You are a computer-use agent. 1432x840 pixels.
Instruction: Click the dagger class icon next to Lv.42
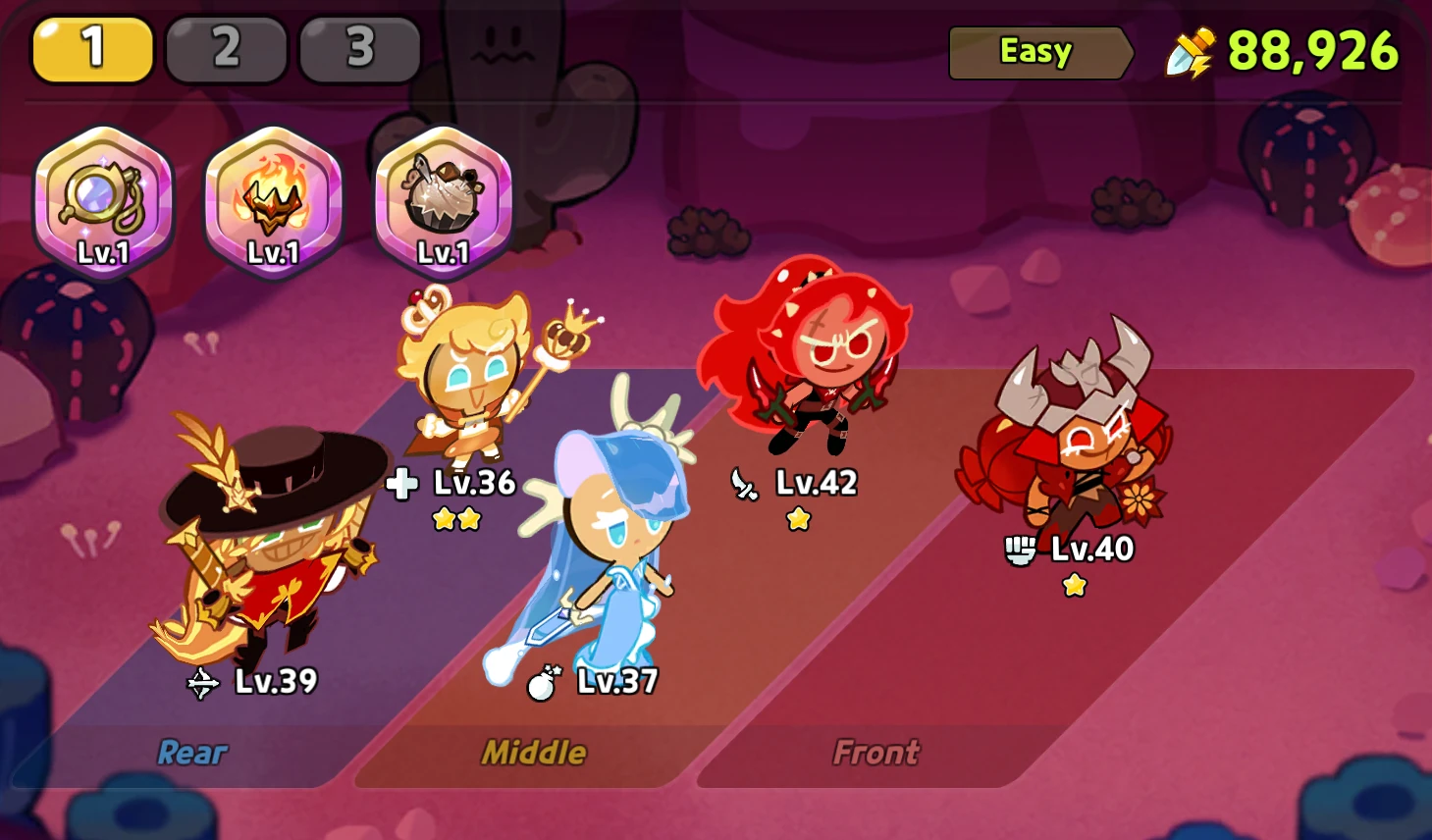pyautogui.click(x=746, y=483)
